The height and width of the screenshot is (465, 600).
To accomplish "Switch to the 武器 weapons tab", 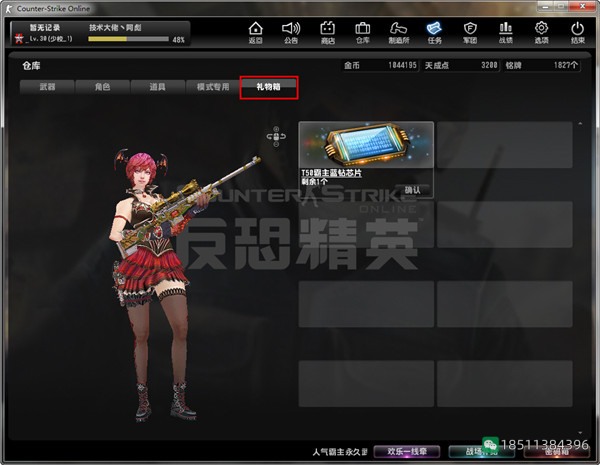I will point(47,88).
